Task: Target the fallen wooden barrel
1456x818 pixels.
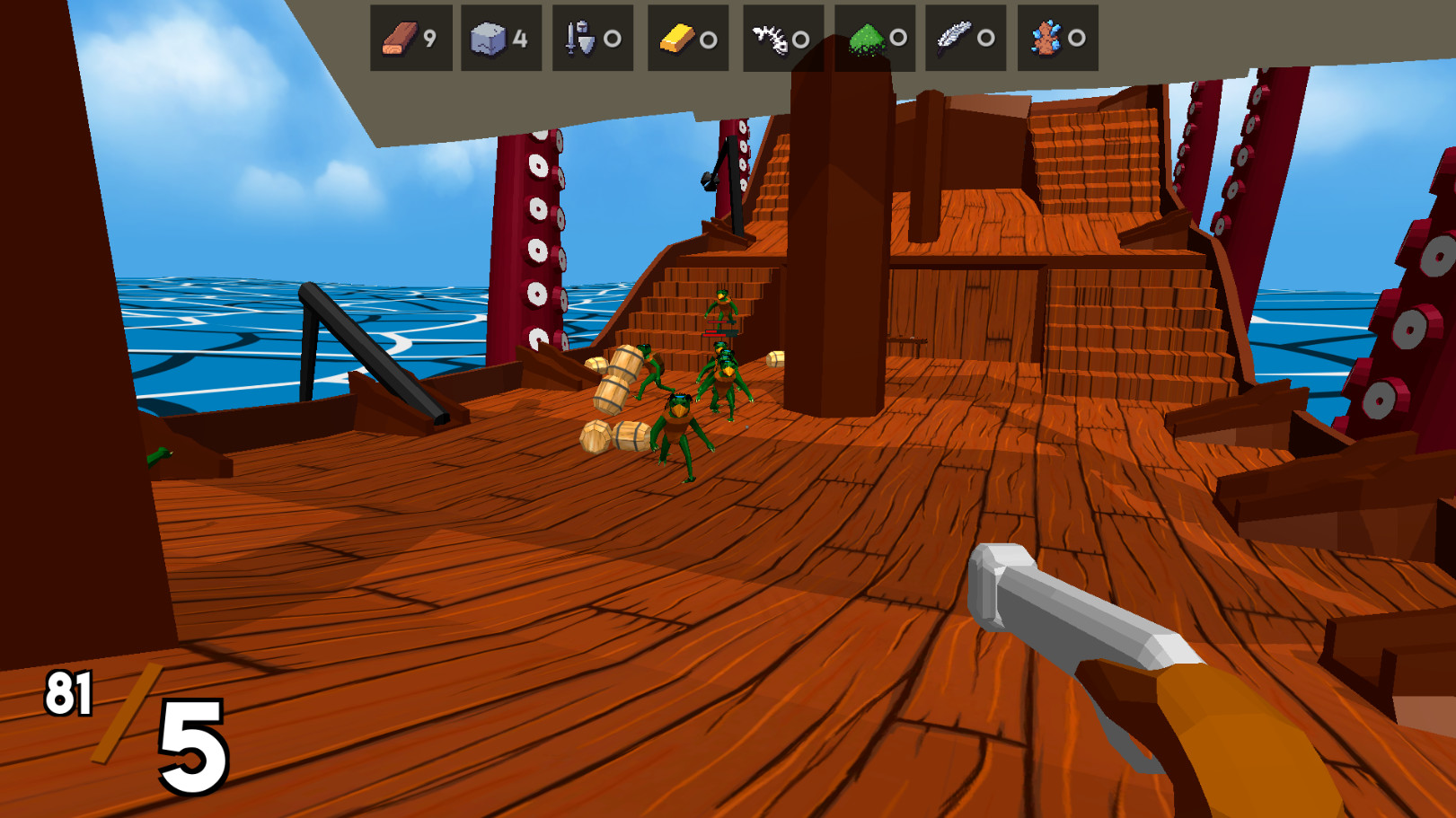Action: (x=629, y=435)
